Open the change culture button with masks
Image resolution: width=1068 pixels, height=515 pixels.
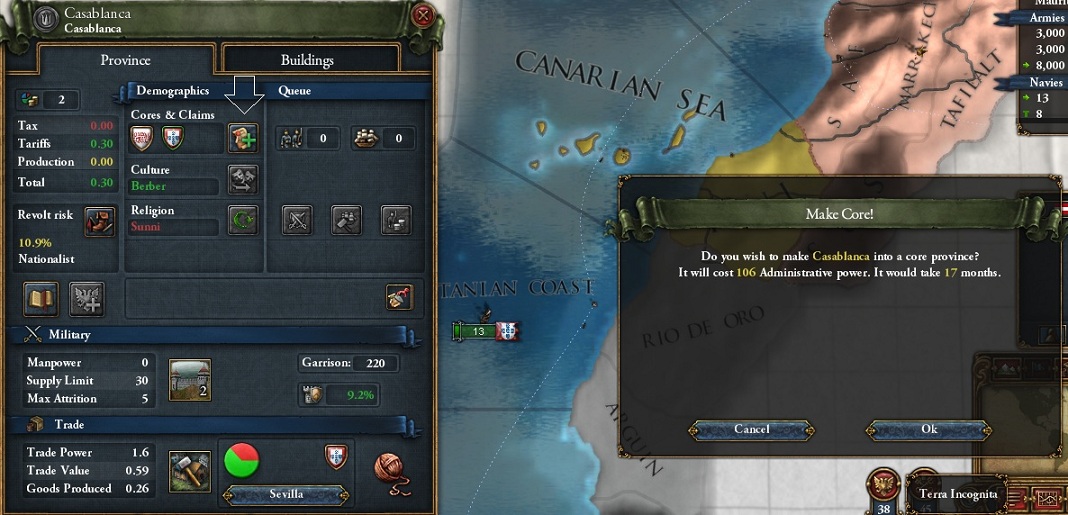click(x=242, y=179)
